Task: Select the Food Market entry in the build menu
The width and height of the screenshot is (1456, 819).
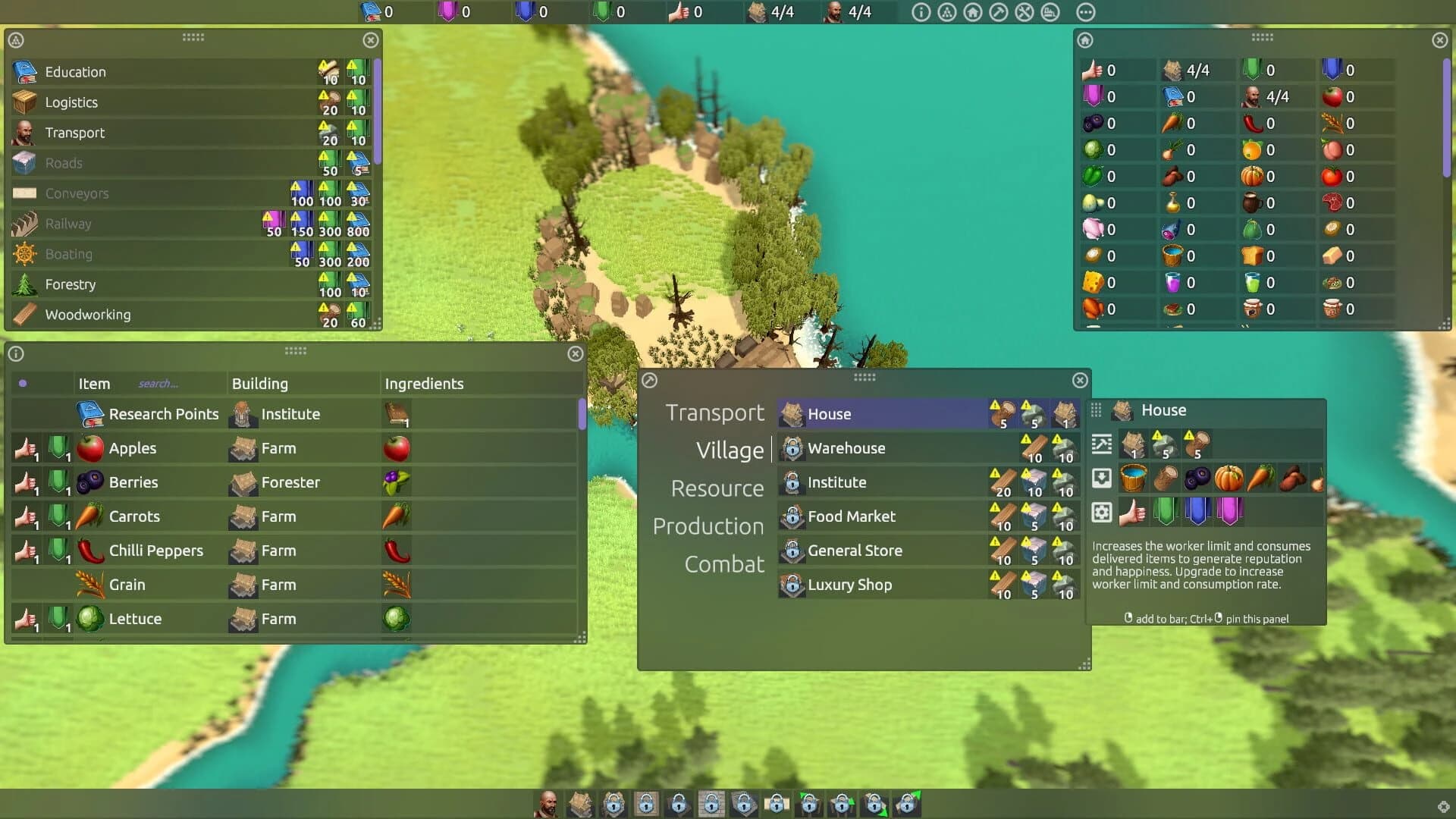Action: [851, 516]
